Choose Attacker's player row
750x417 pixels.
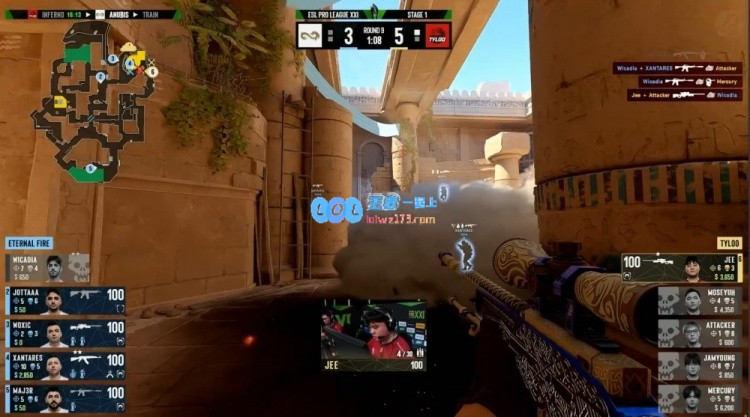click(x=700, y=333)
